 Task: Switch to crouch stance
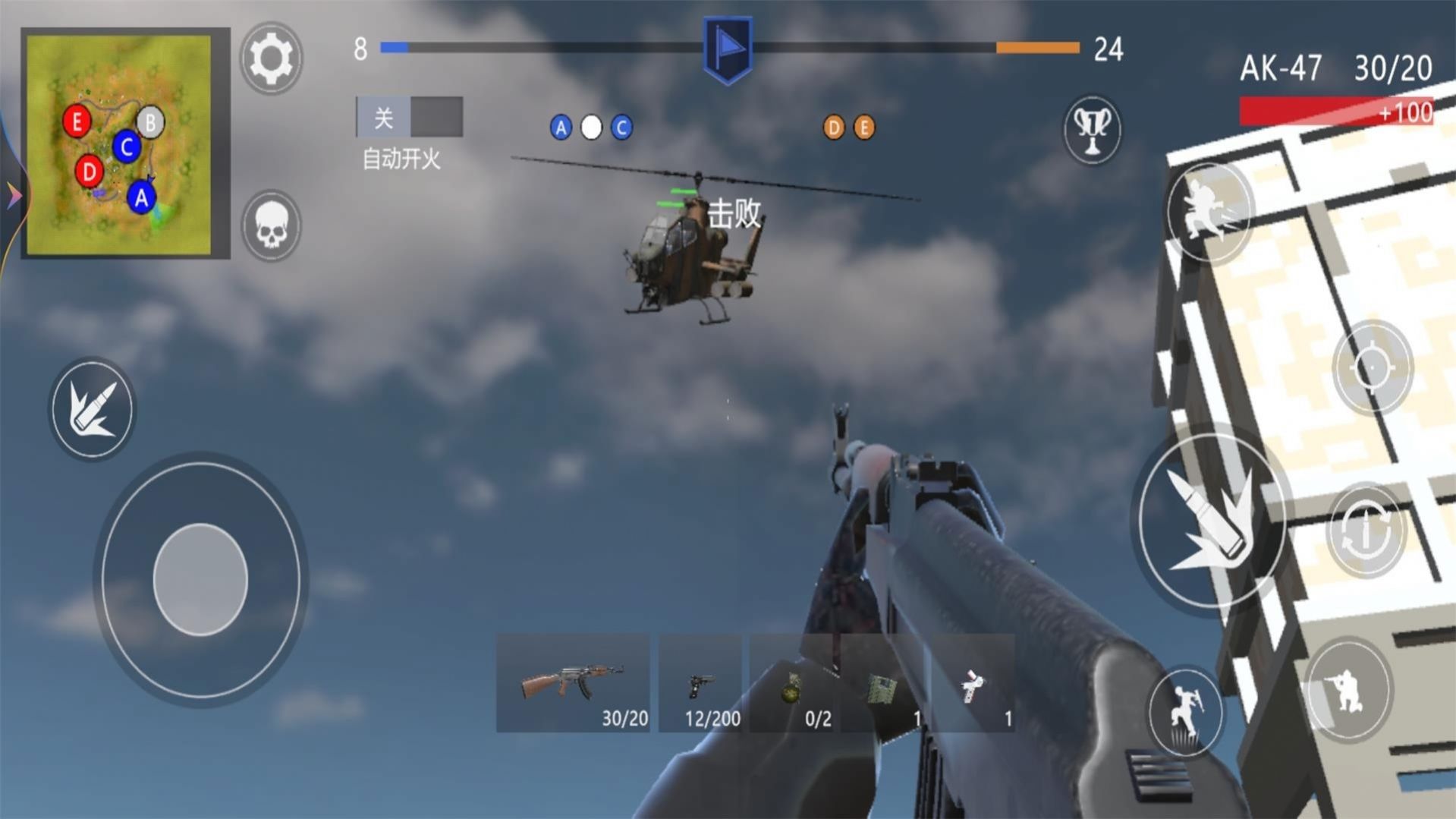tap(1348, 689)
